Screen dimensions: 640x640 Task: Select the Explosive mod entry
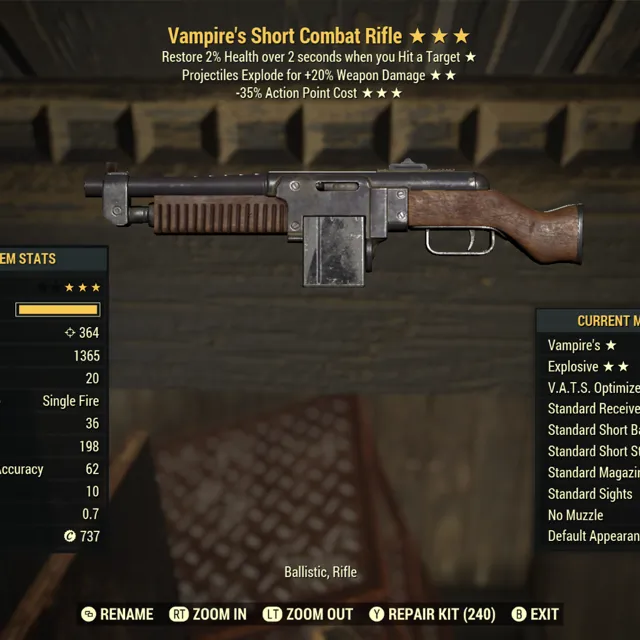587,367
